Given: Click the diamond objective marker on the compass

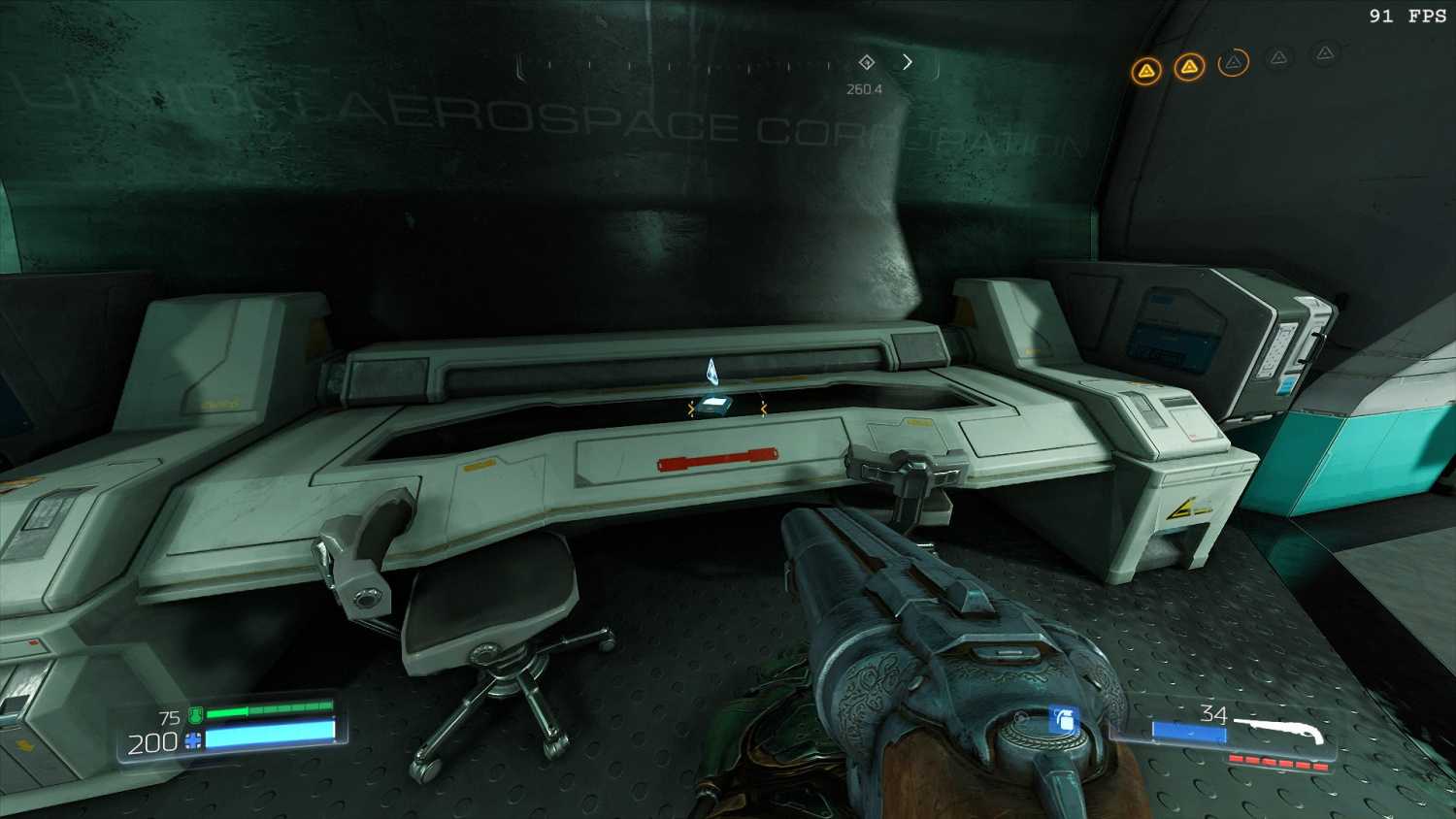Looking at the screenshot, I should pos(867,62).
